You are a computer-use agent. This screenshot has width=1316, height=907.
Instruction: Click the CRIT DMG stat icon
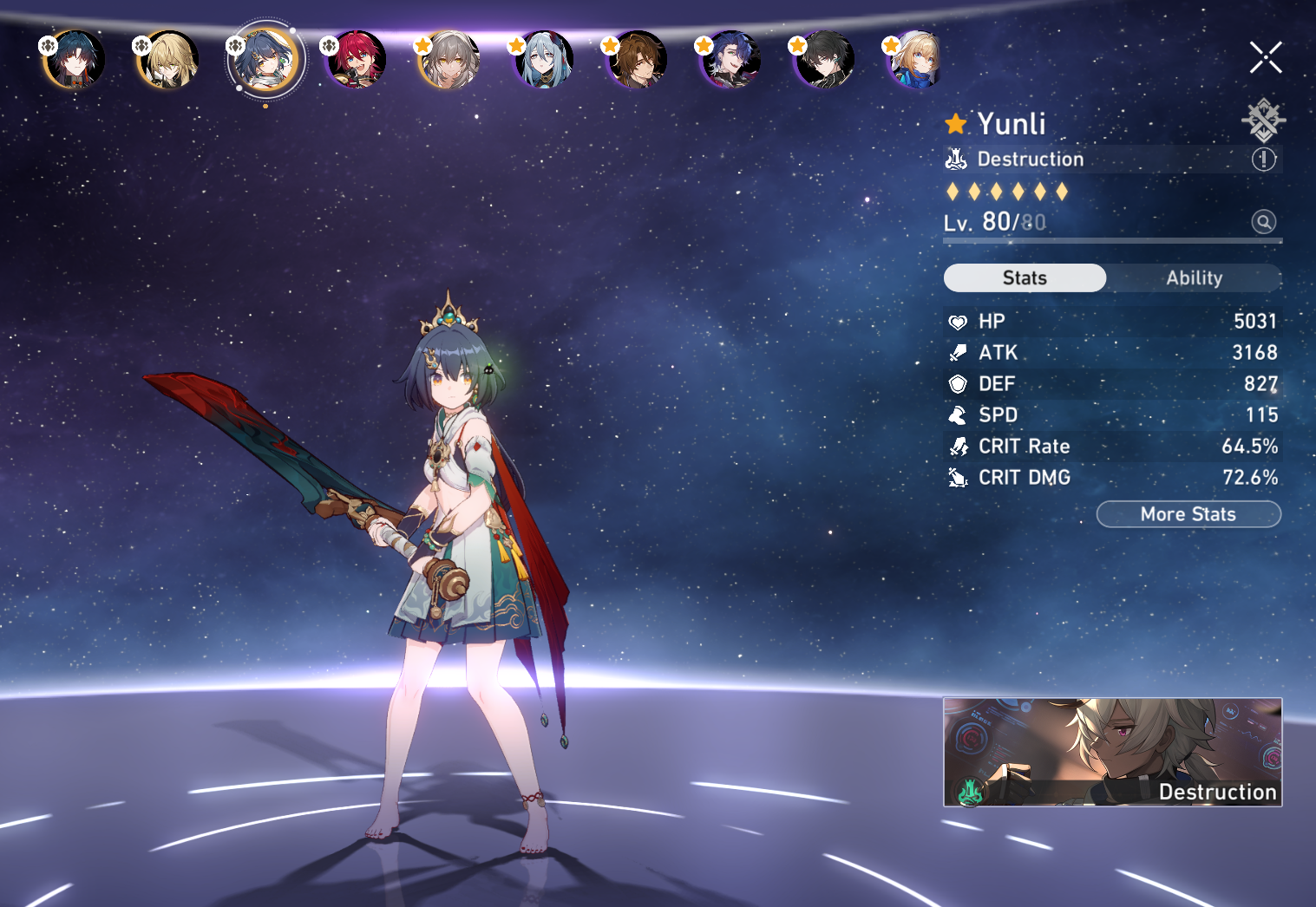pos(958,477)
